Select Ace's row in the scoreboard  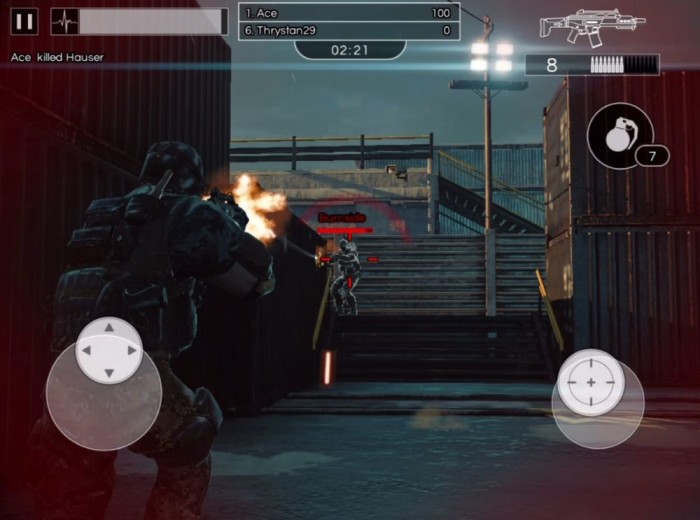[x=349, y=13]
